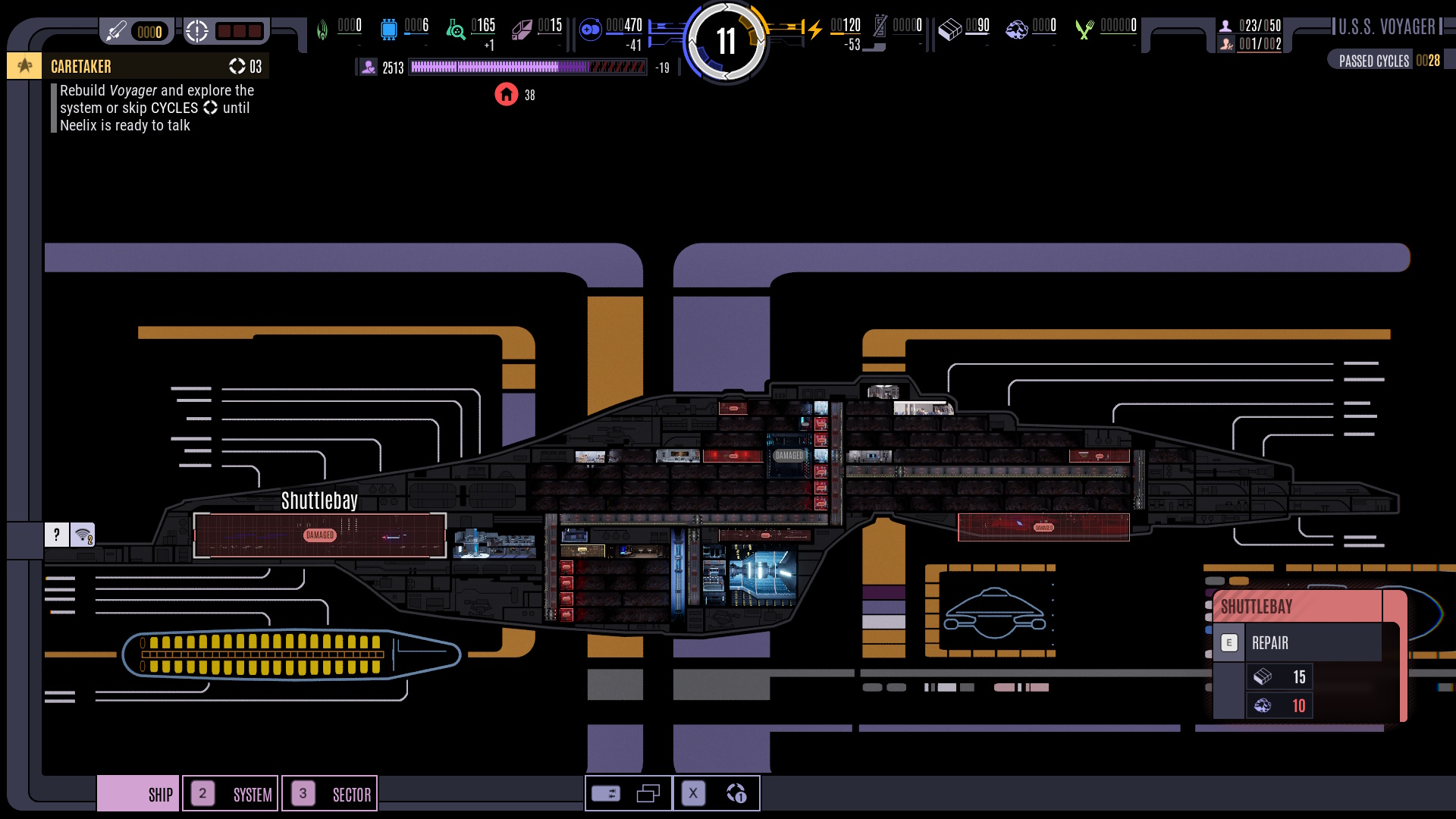1456x819 pixels.
Task: Click the skip one cycle icon
Action: [x=736, y=794]
